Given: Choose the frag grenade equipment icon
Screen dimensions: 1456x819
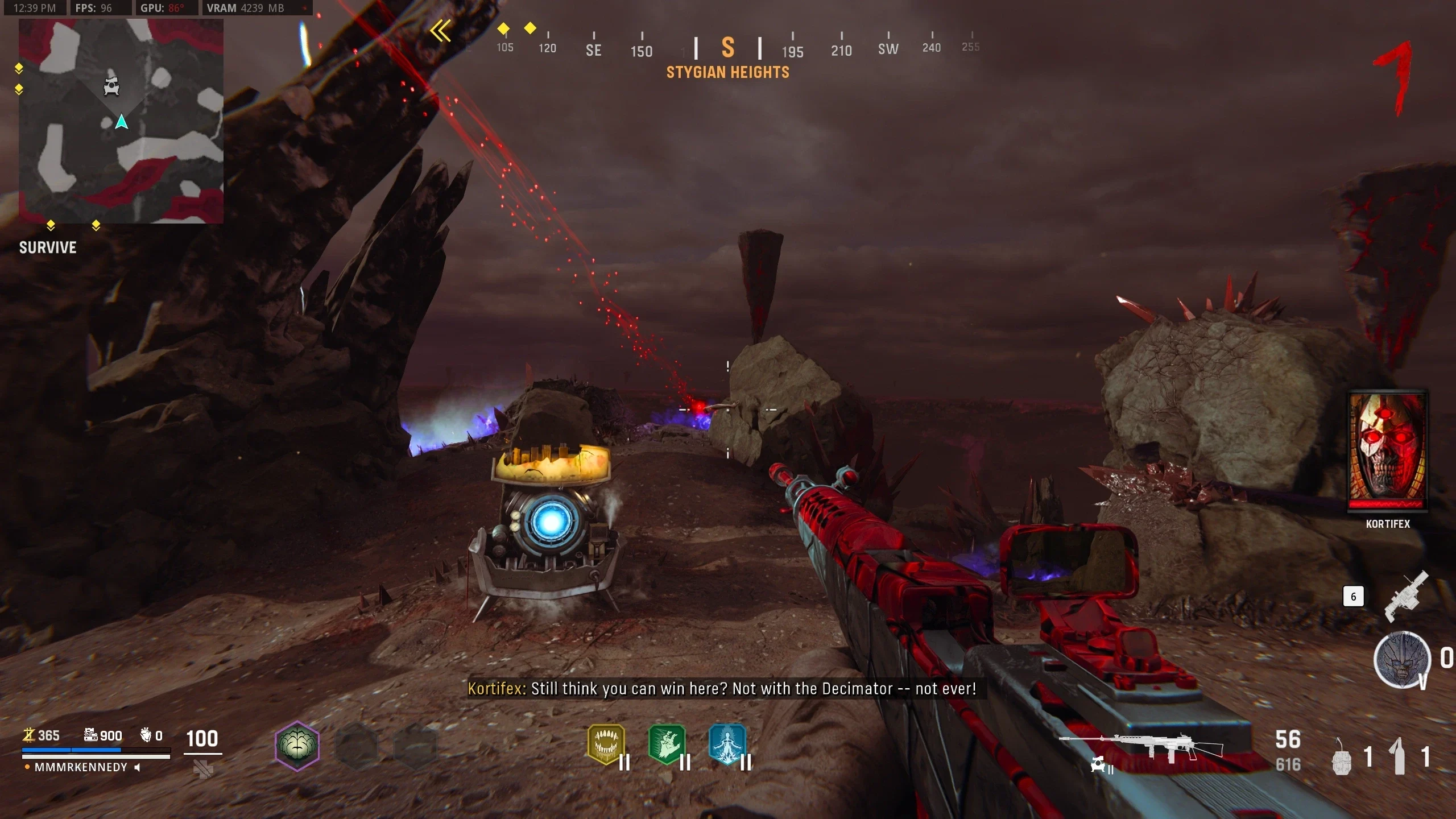Looking at the screenshot, I should (x=1342, y=758).
